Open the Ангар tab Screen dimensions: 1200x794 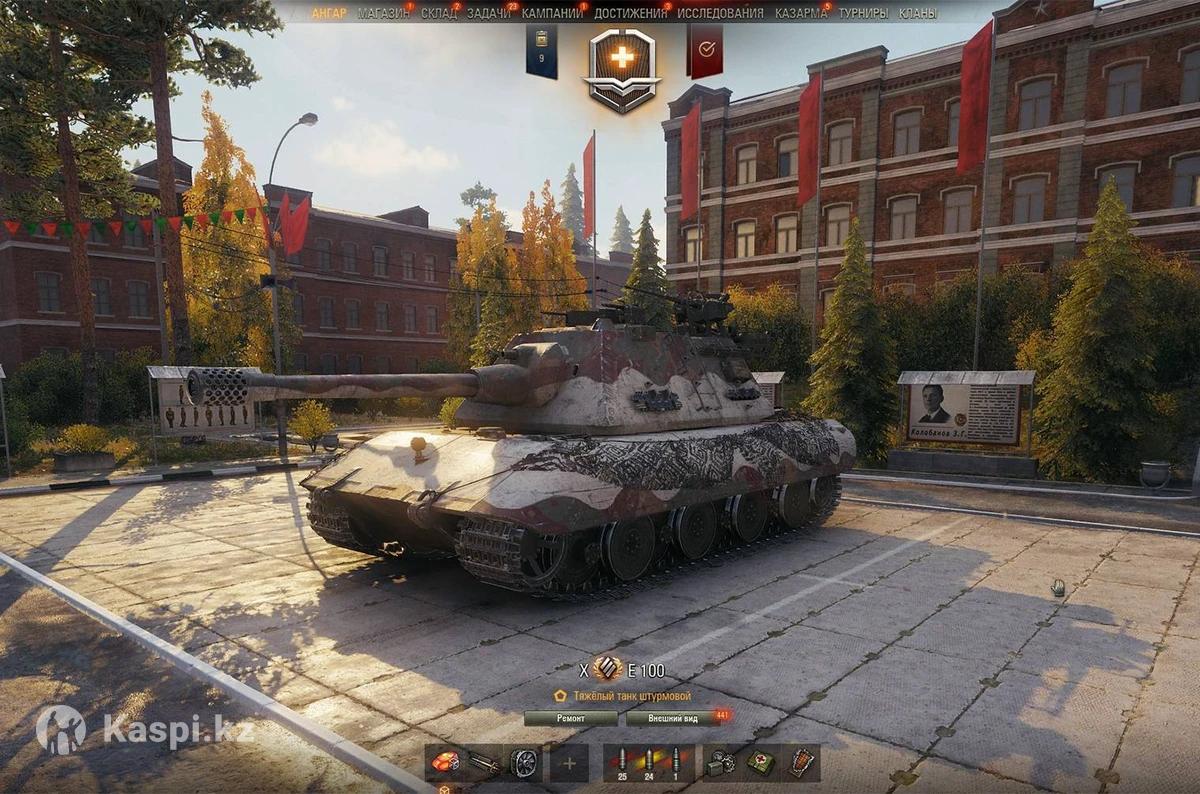[329, 13]
